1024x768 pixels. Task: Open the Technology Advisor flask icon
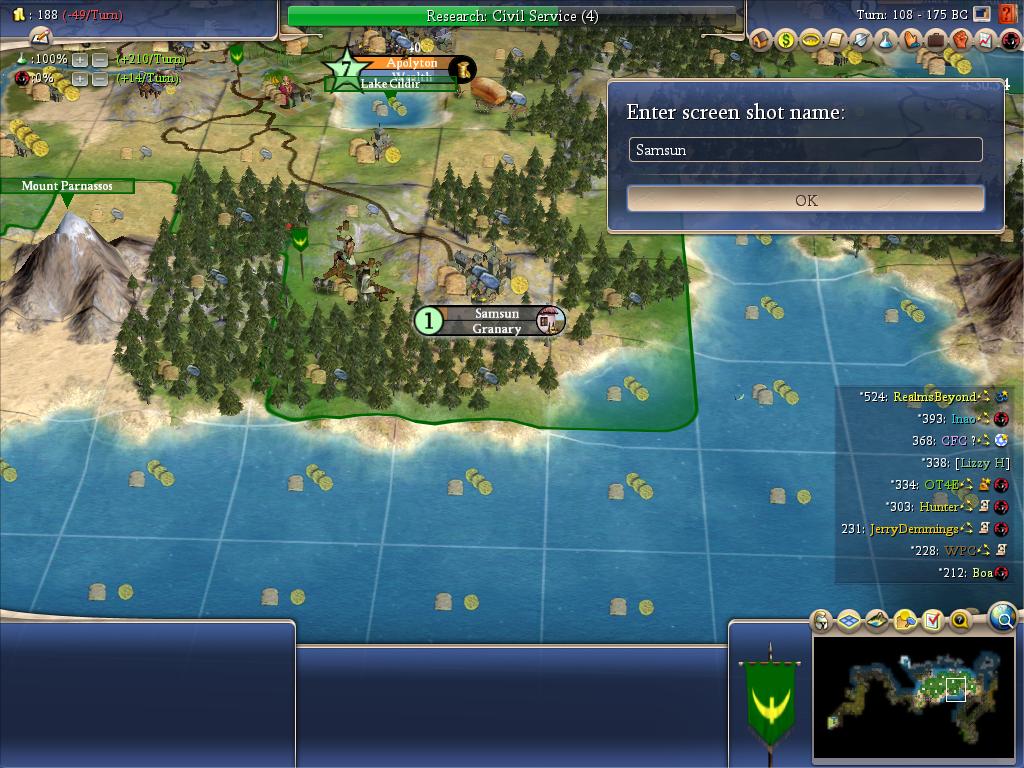(x=885, y=40)
